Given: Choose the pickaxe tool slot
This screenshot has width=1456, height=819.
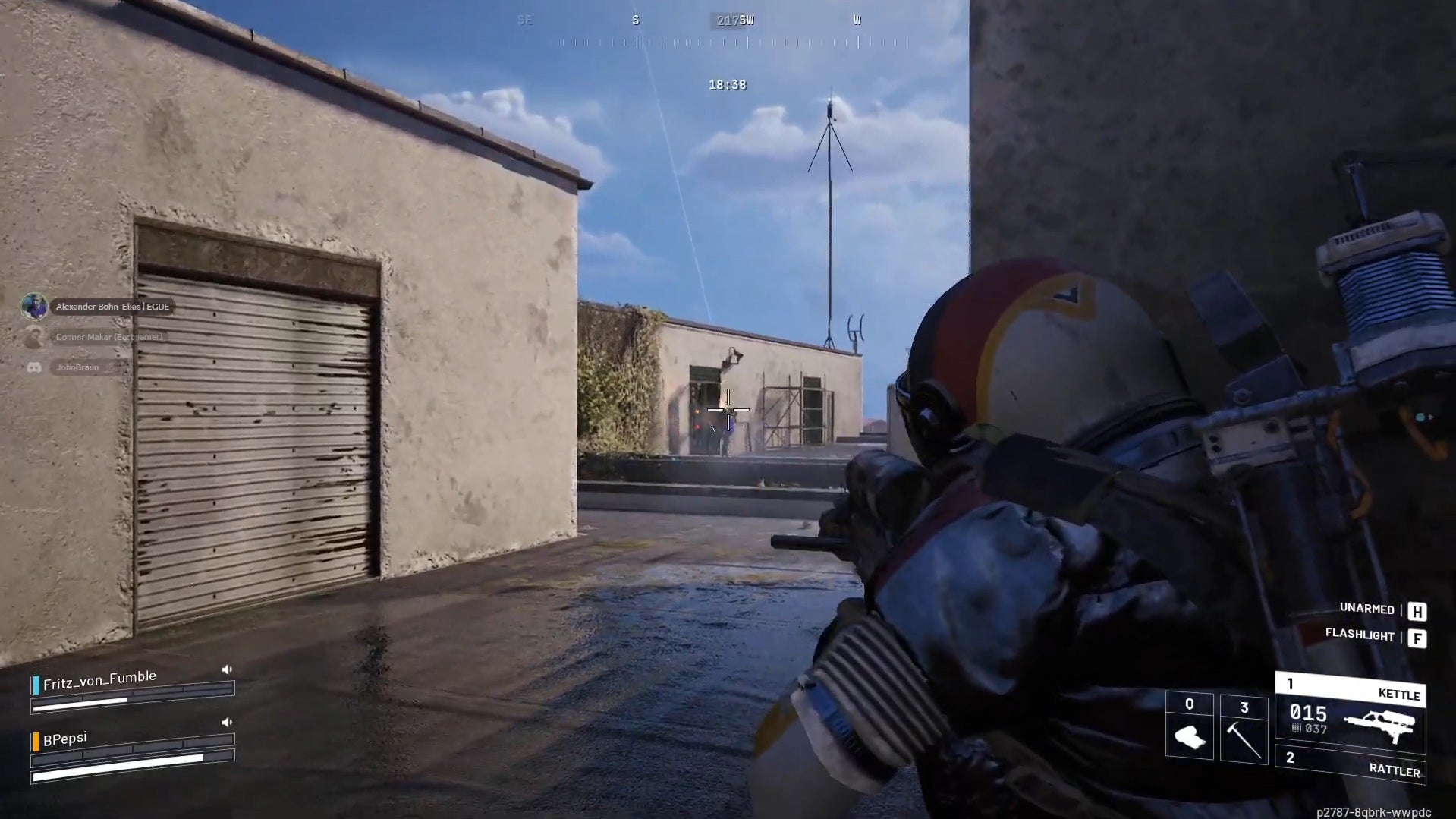Looking at the screenshot, I should point(1244,729).
